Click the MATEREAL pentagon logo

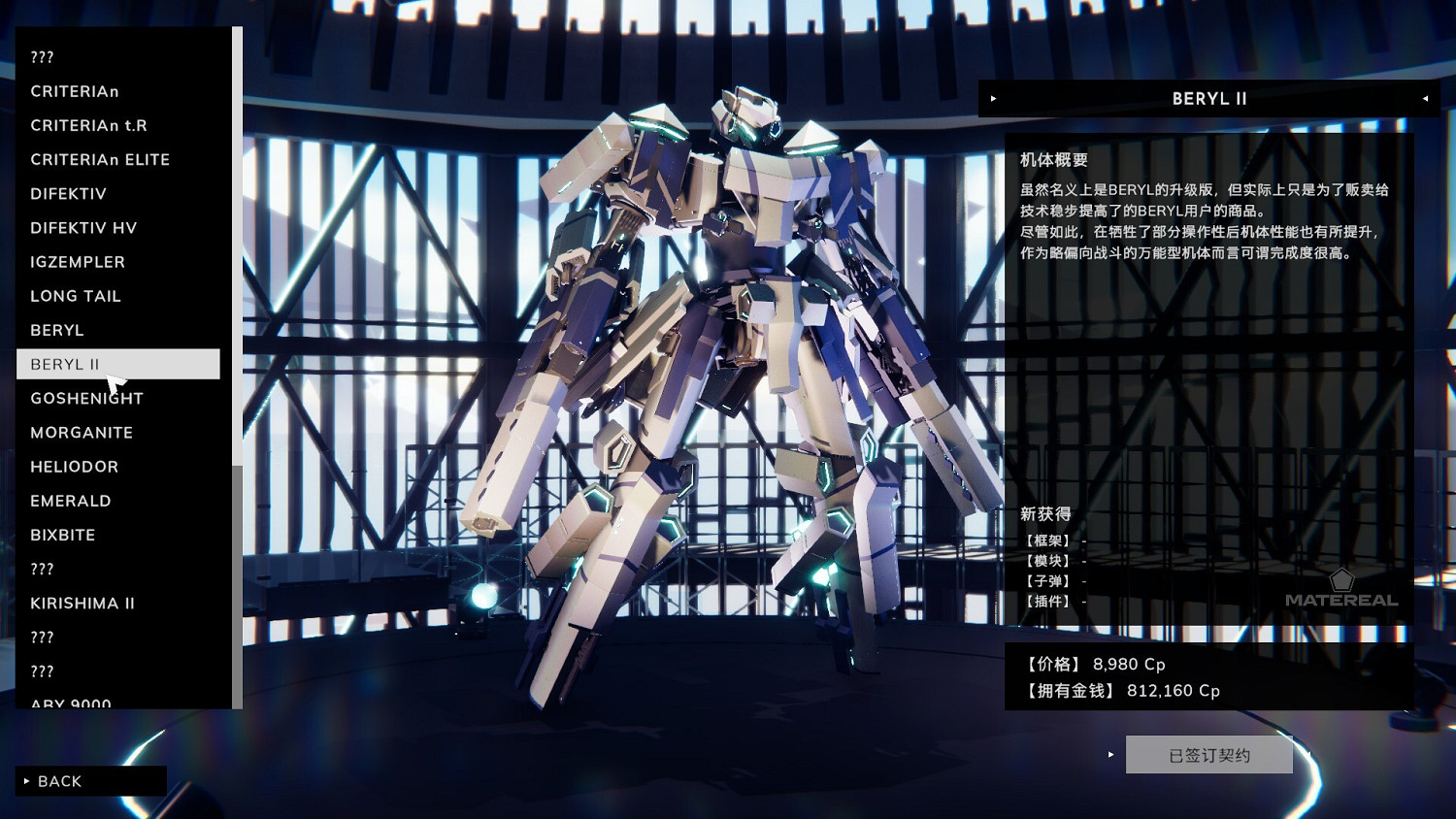tap(1343, 579)
